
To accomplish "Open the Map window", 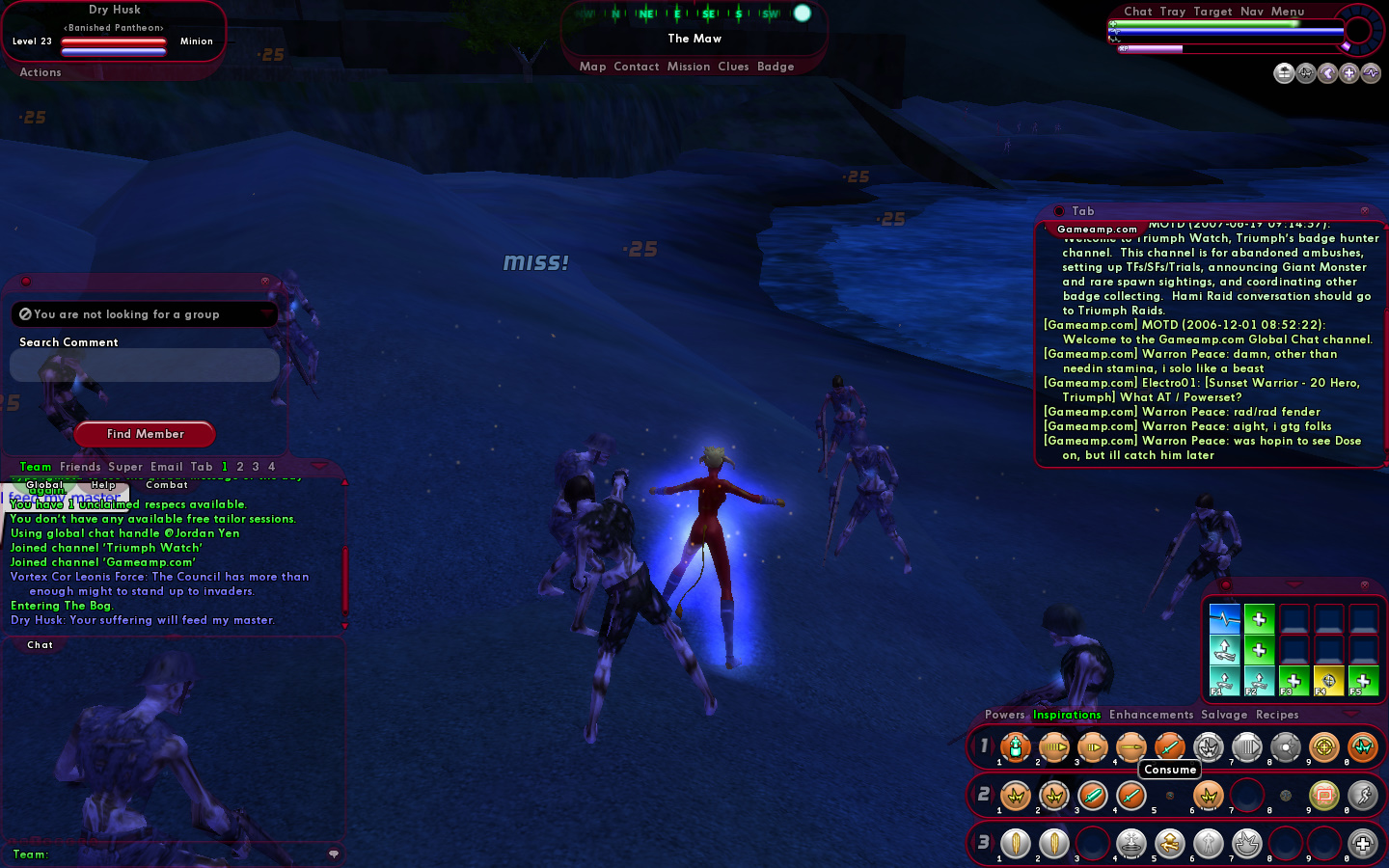I will click(x=592, y=67).
